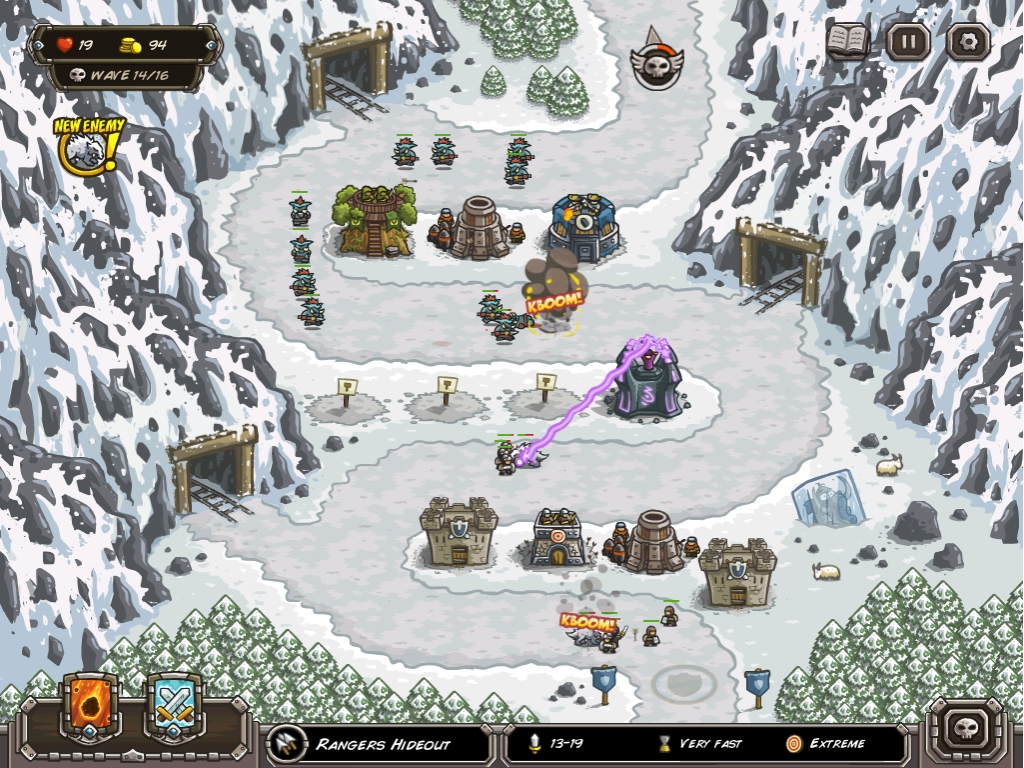Pause the game
Viewport: 1024px width, 768px height.
[x=908, y=42]
